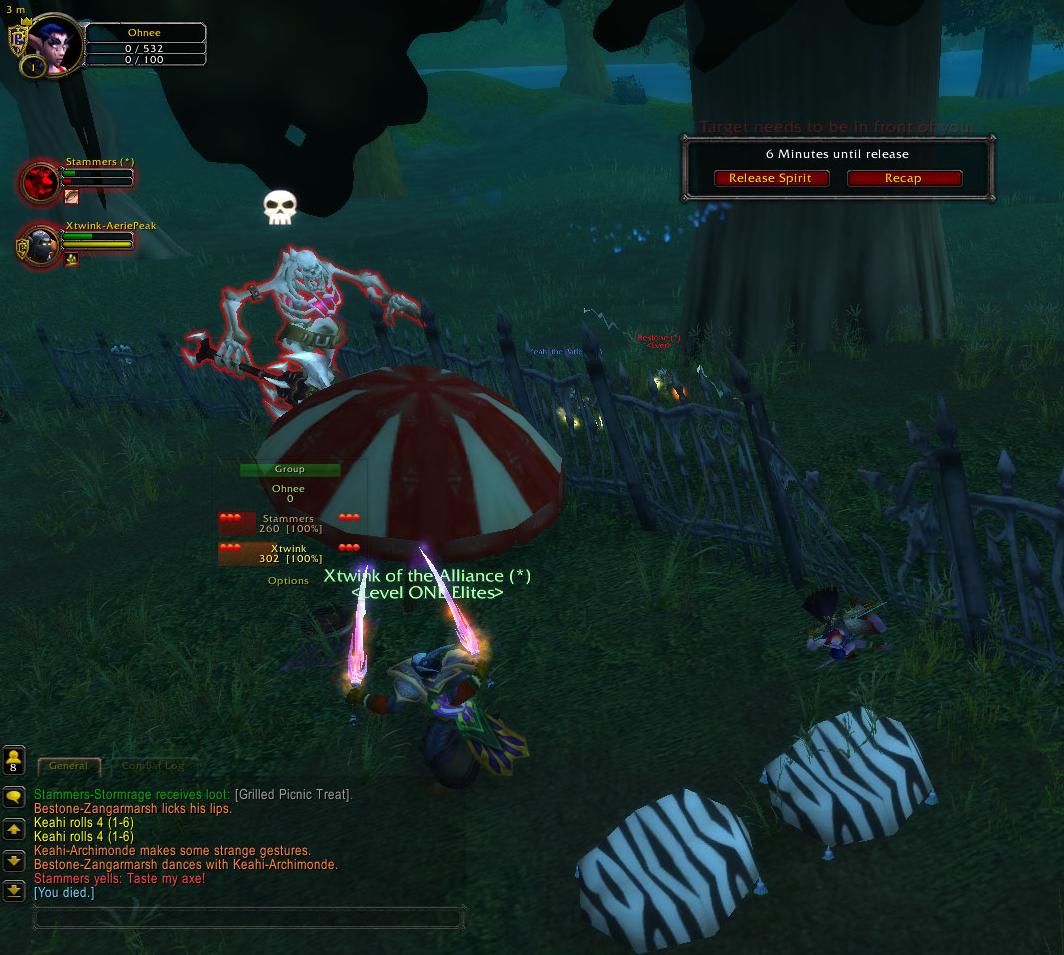
Task: Select the Stammers party member portrait
Action: tap(42, 182)
